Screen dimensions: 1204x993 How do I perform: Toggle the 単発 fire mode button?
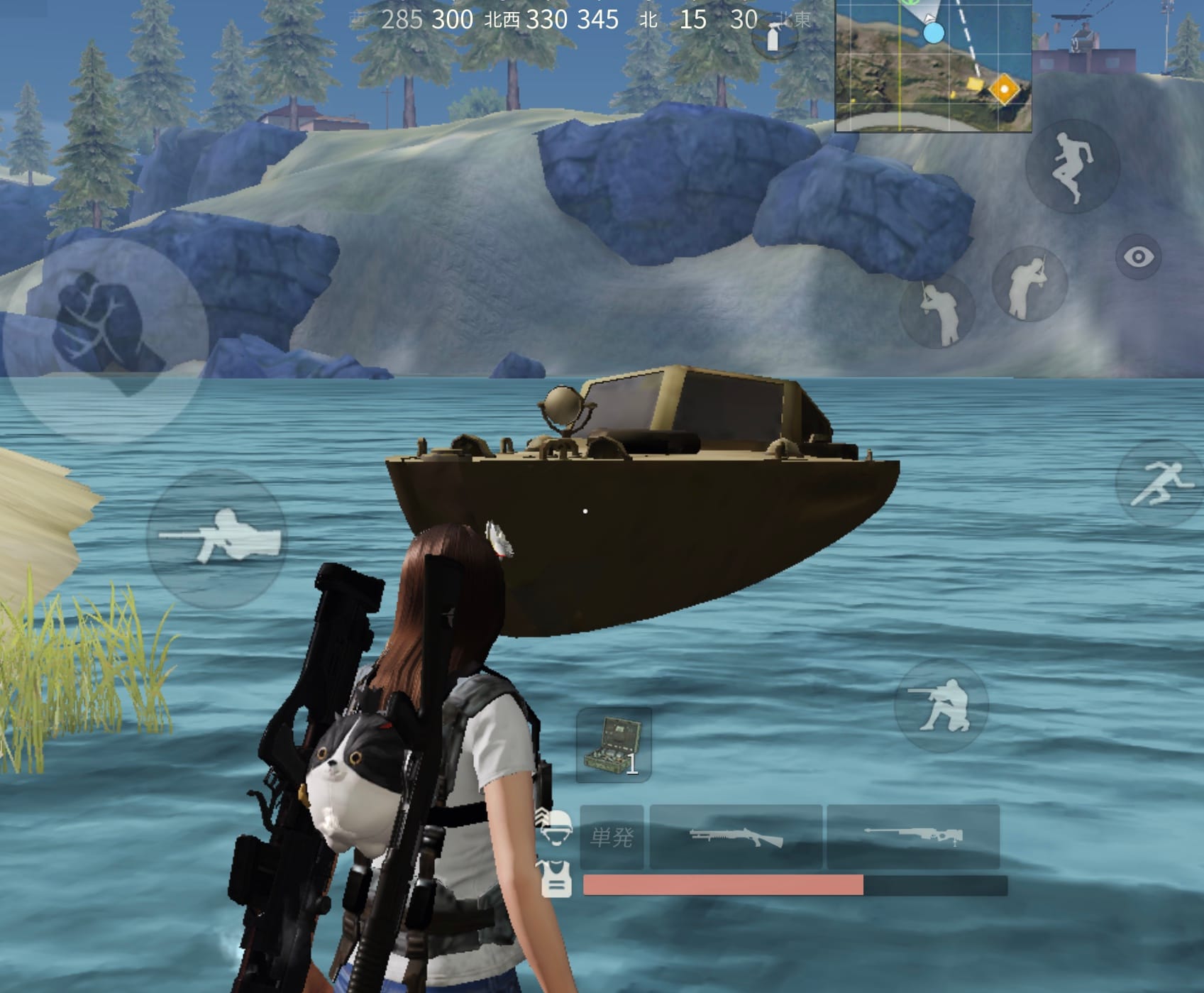(x=612, y=837)
